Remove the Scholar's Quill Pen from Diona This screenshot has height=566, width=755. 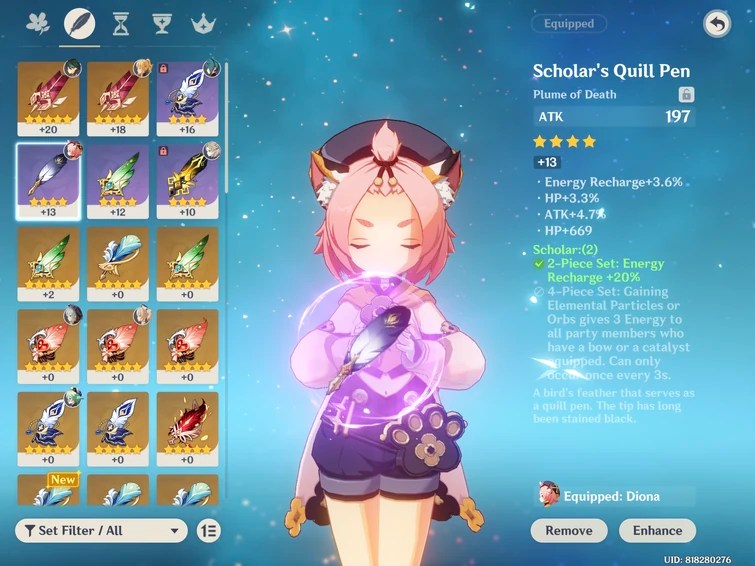(569, 531)
